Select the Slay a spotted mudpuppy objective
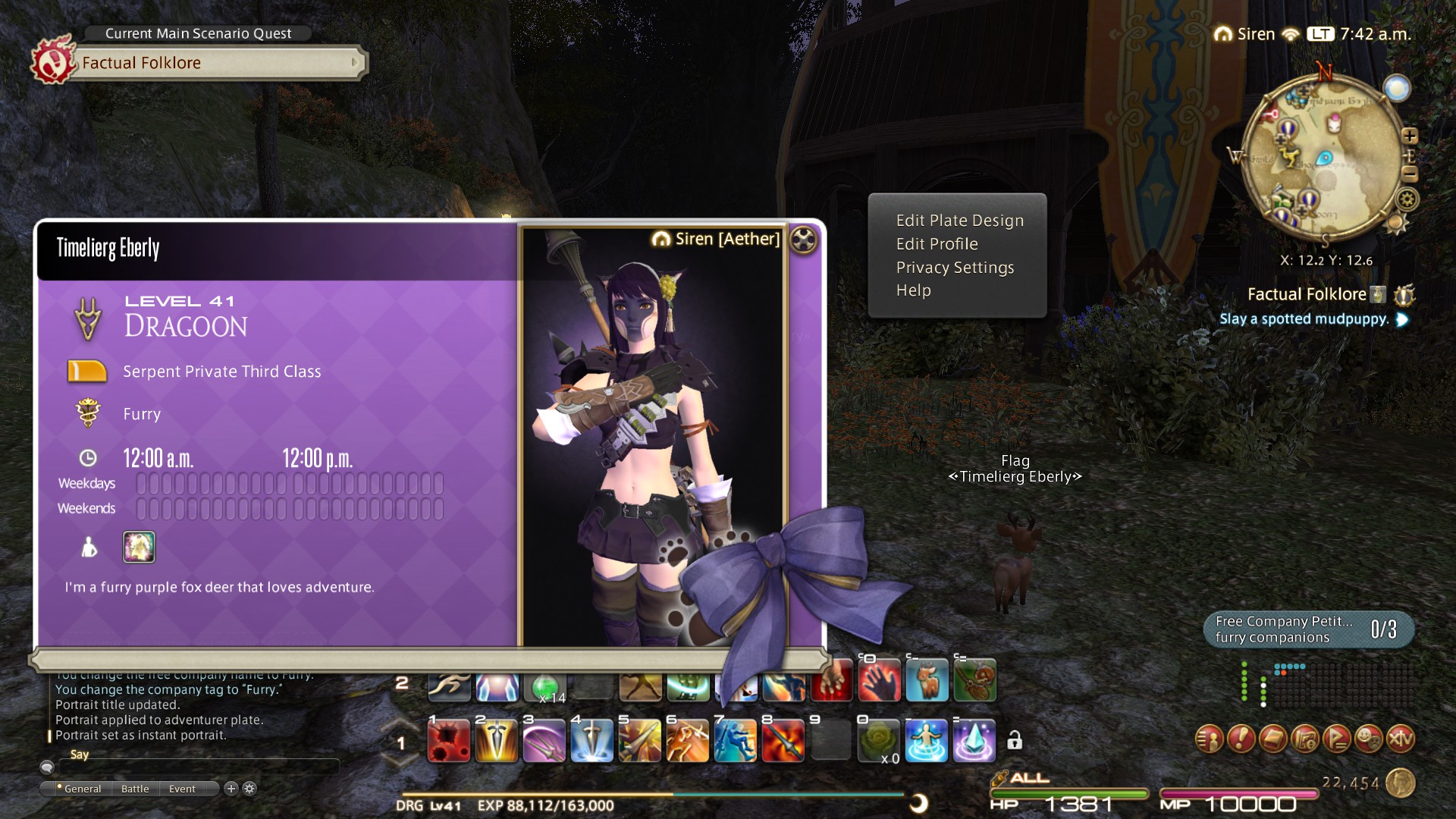Screen dimensions: 1456x819 tap(1304, 319)
